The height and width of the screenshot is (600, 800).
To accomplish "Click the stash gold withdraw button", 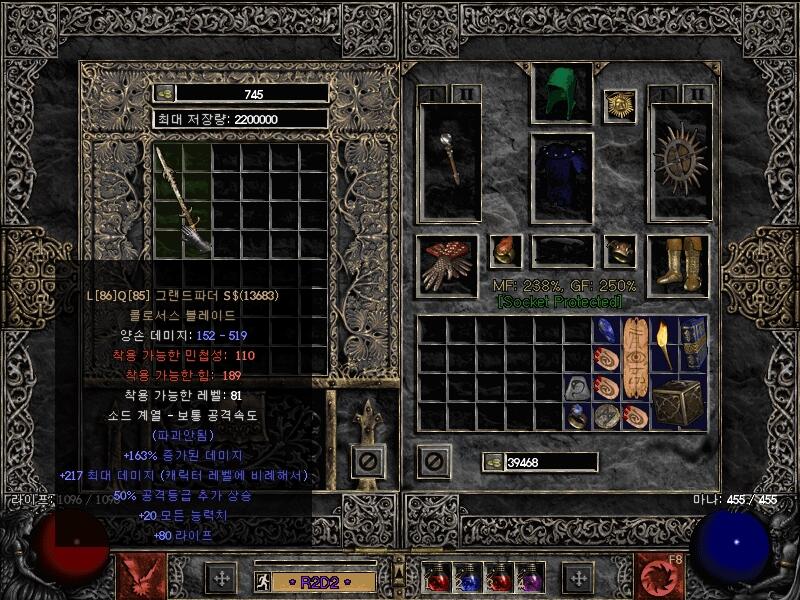I will (x=164, y=93).
